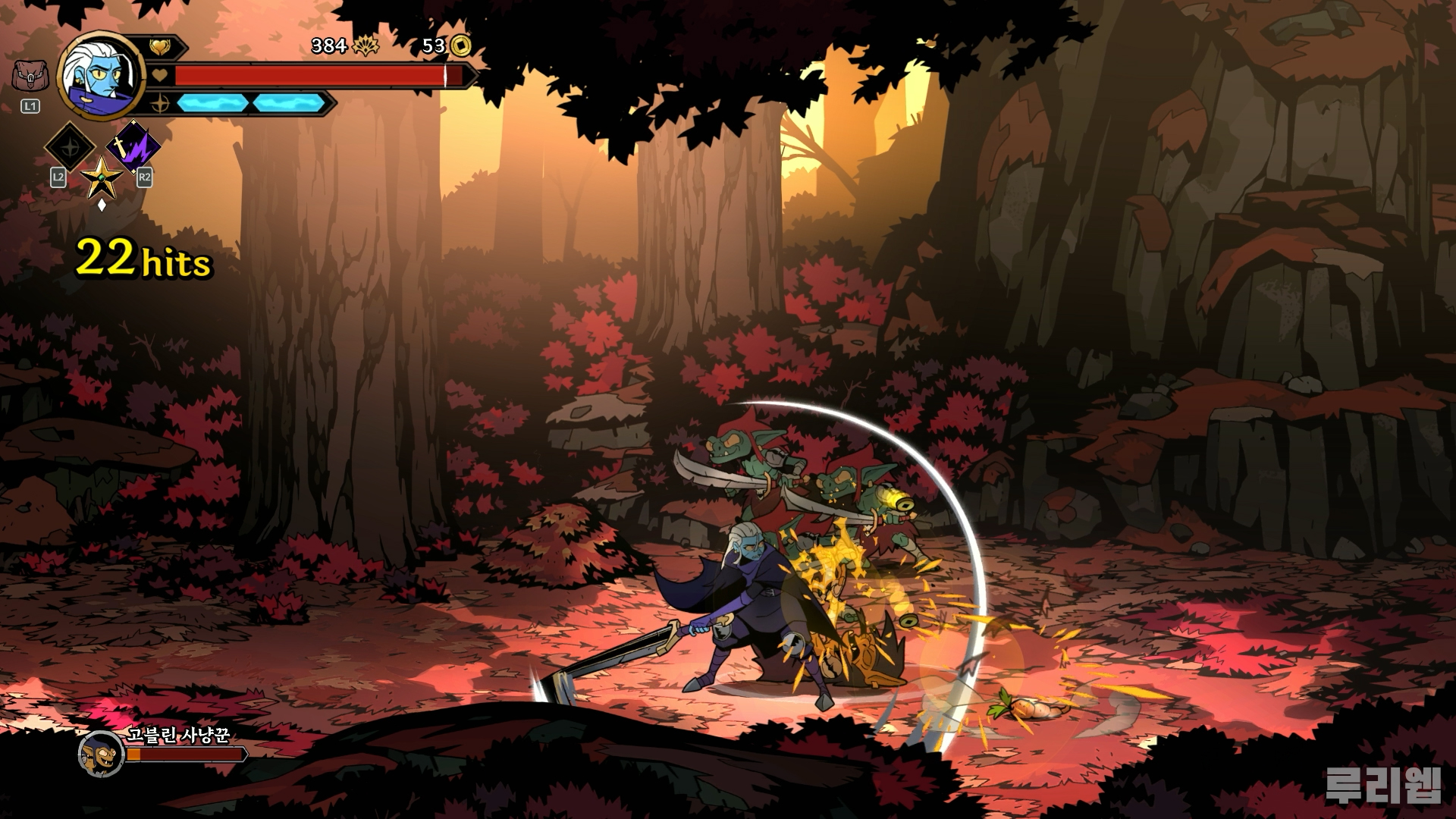1456x819 pixels.
Task: Select the blue-skinned character portrait
Action: [101, 76]
